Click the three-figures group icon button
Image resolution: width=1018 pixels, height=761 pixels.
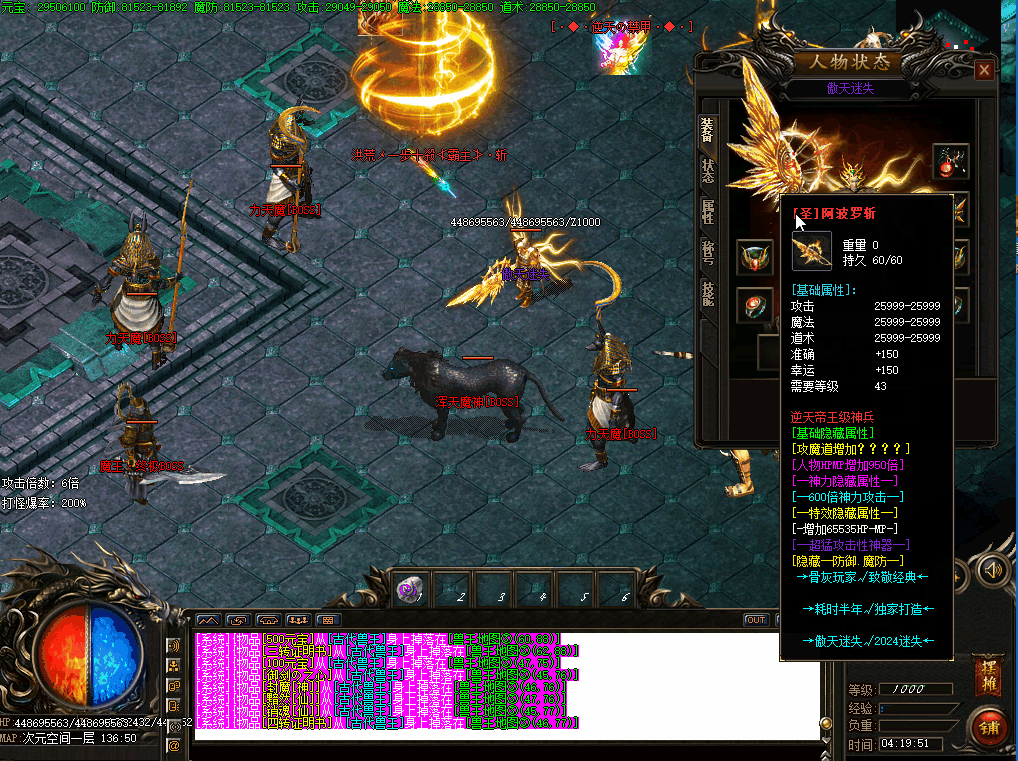pyautogui.click(x=299, y=620)
